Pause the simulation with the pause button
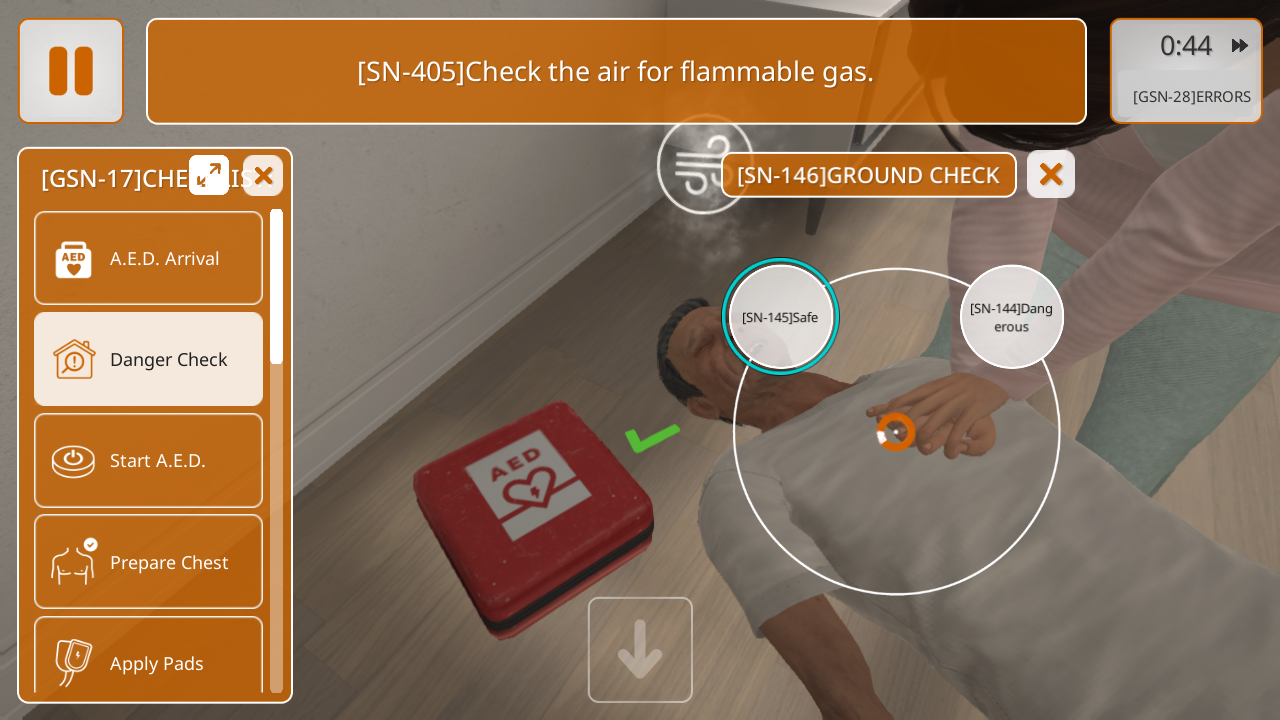 [71, 71]
